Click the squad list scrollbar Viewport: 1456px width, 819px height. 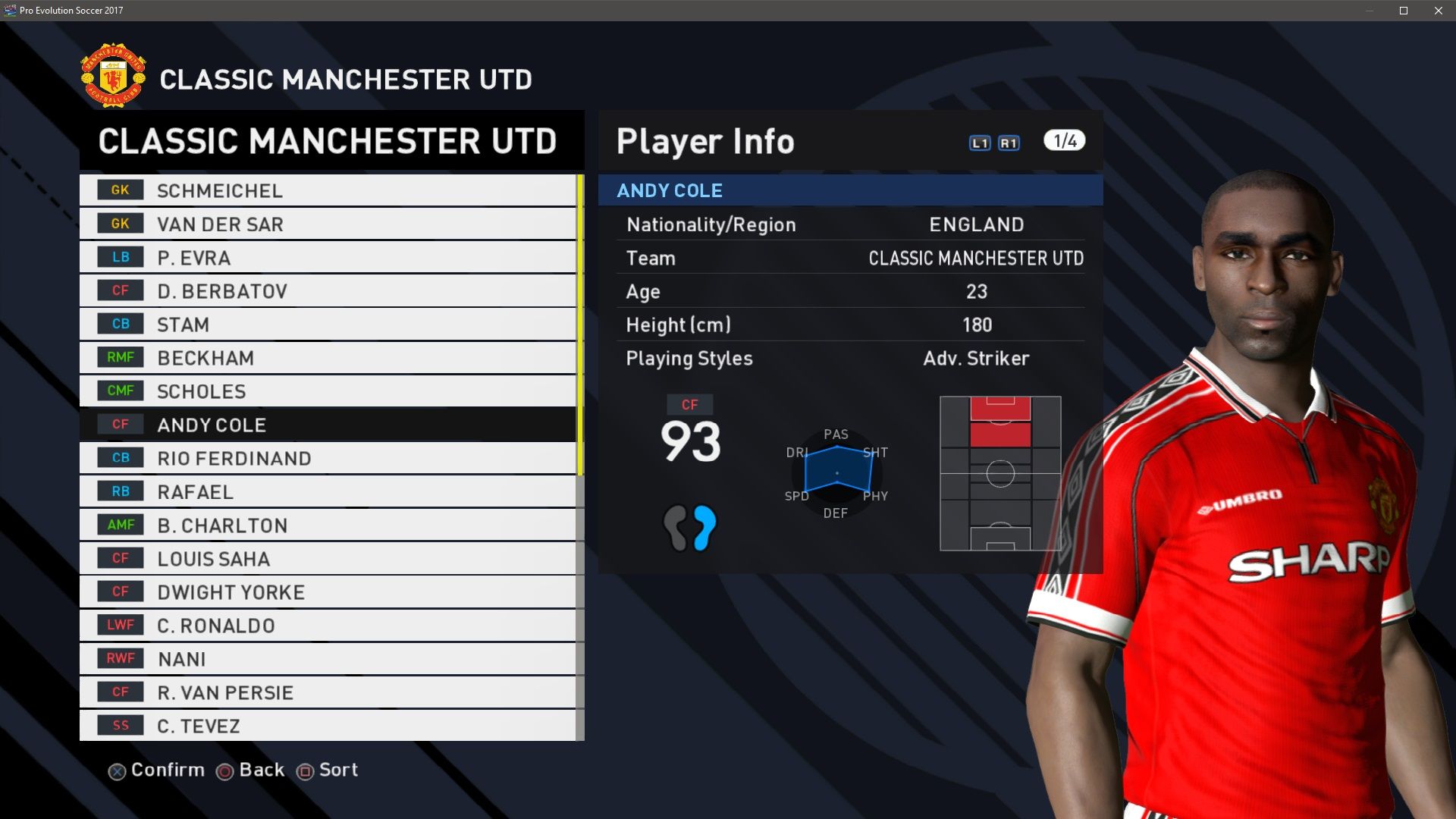[580, 326]
